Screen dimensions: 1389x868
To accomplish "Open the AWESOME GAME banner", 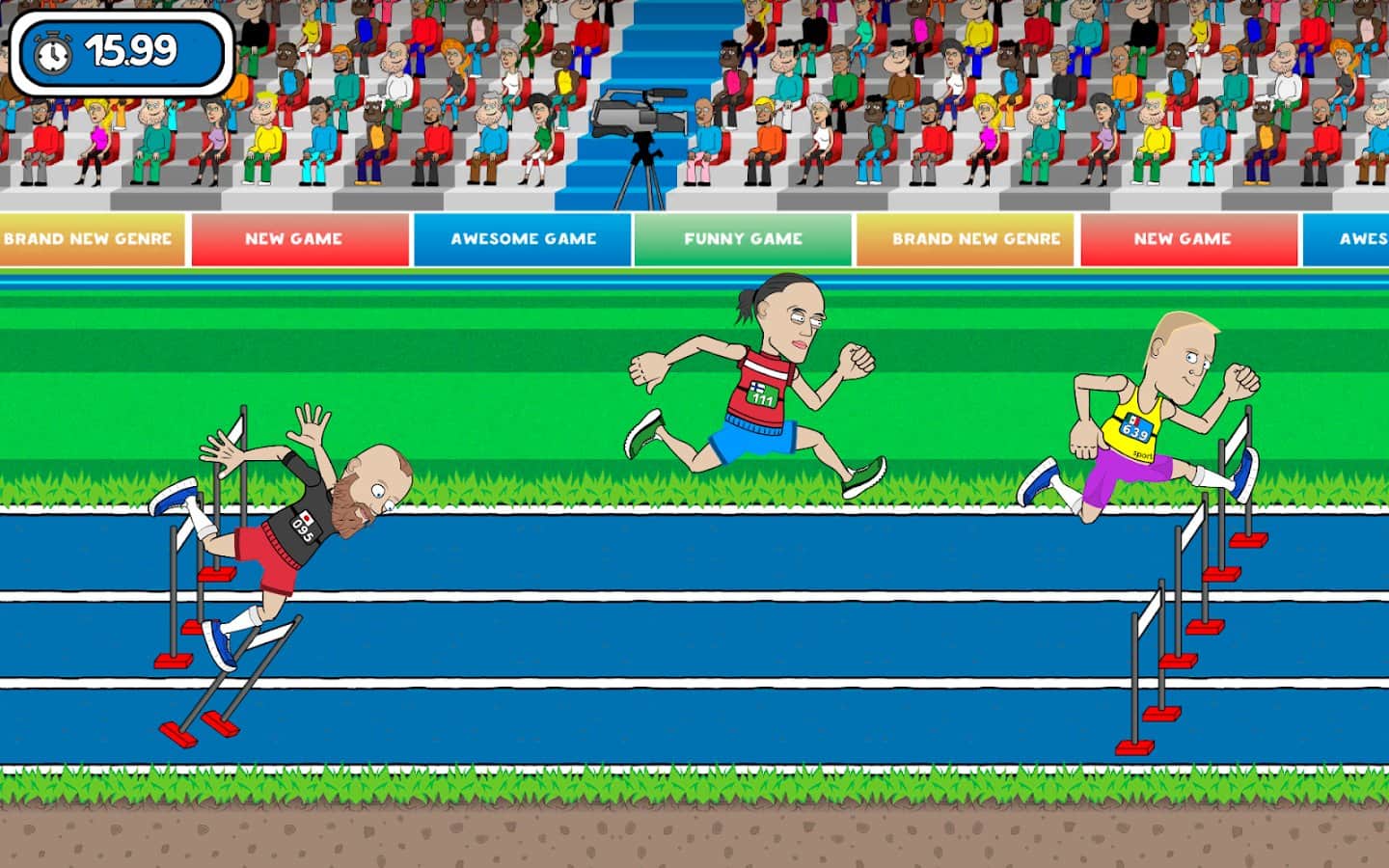I will point(522,238).
